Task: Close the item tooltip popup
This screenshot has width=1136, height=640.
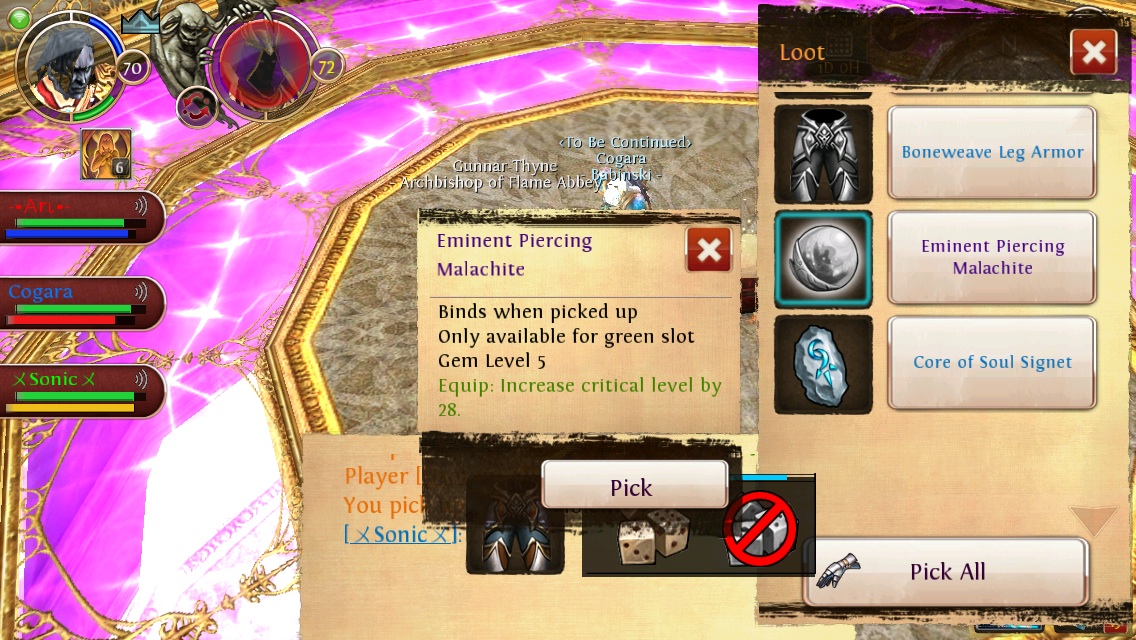Action: pyautogui.click(x=709, y=250)
